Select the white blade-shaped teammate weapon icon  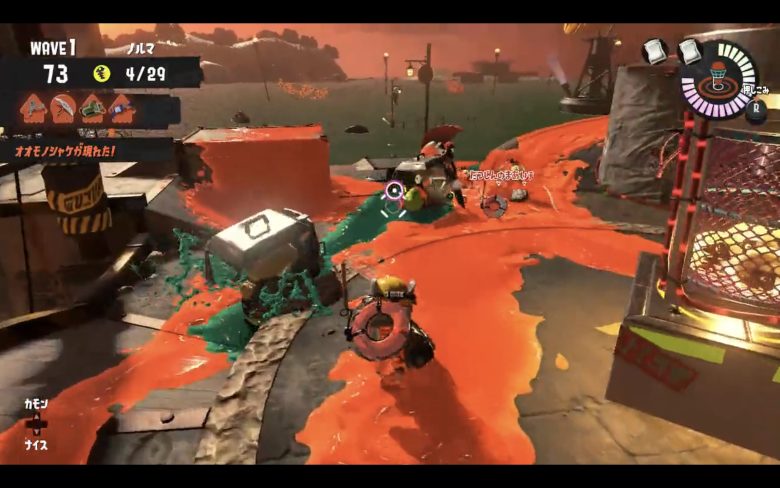click(62, 107)
